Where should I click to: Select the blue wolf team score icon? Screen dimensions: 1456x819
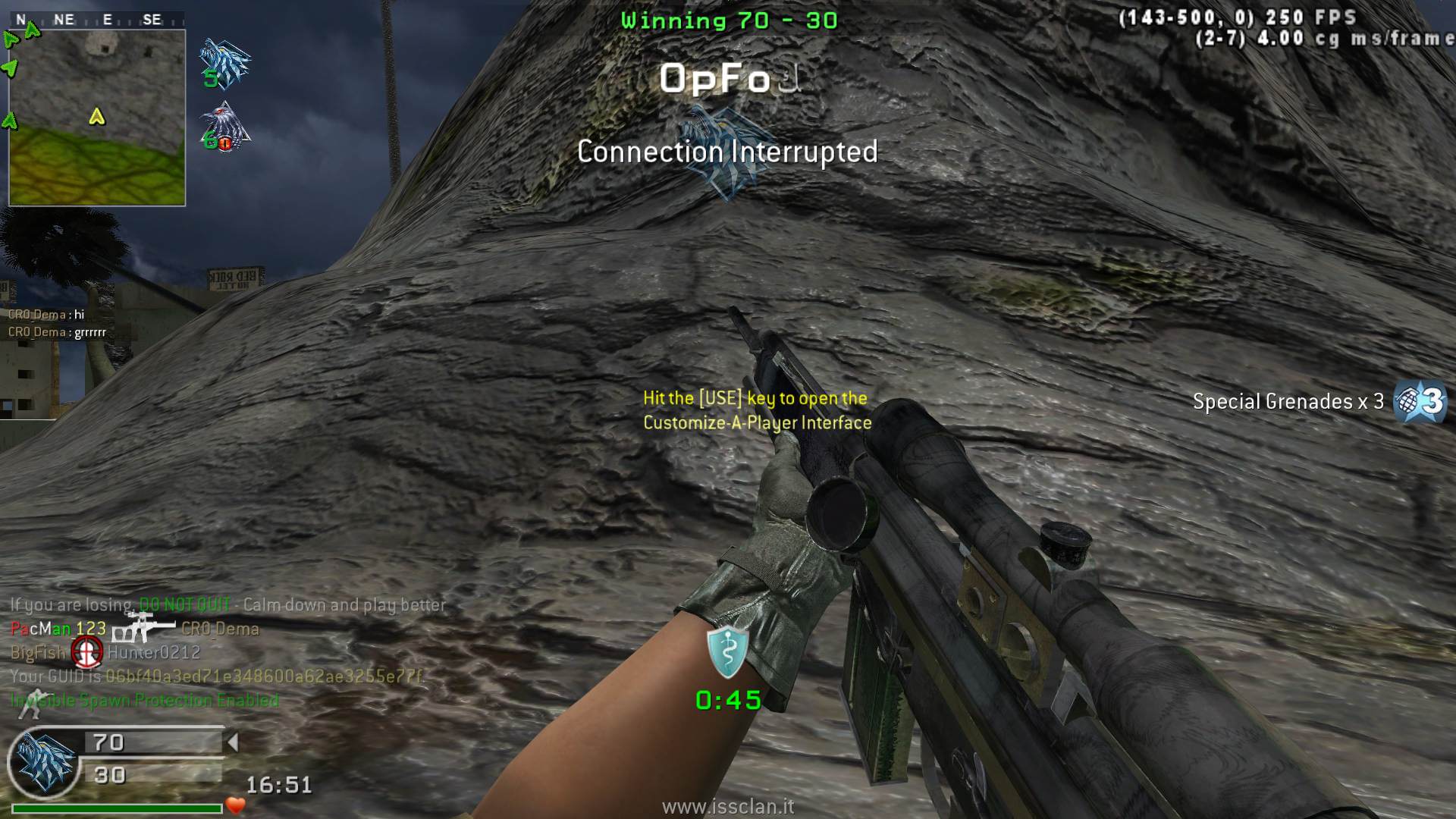(224, 64)
